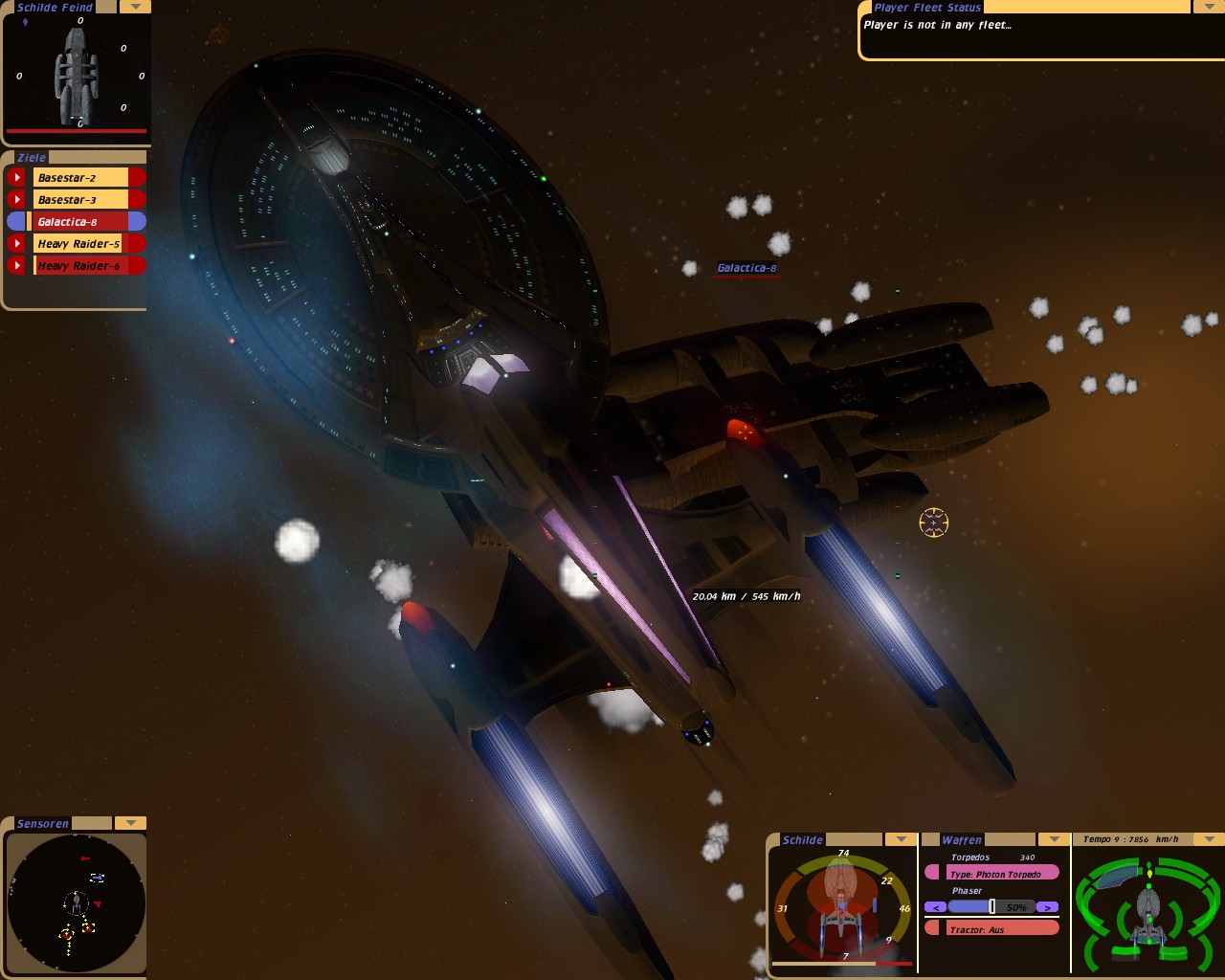
Task: Collapse the Sensoren panel
Action: [x=130, y=823]
